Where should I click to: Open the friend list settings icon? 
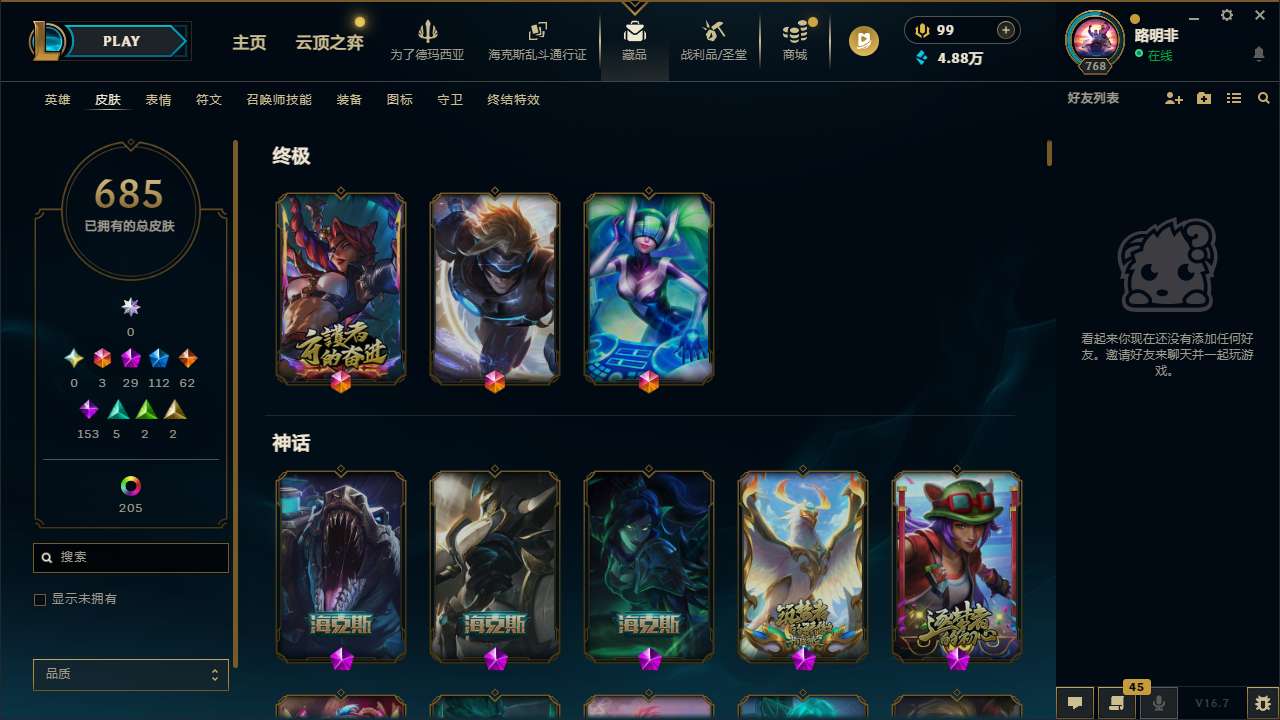click(x=1233, y=98)
